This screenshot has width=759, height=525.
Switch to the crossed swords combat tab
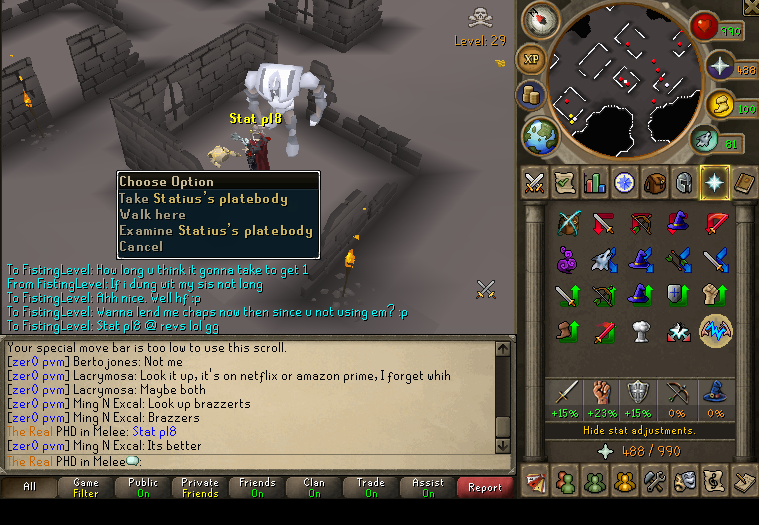point(533,183)
